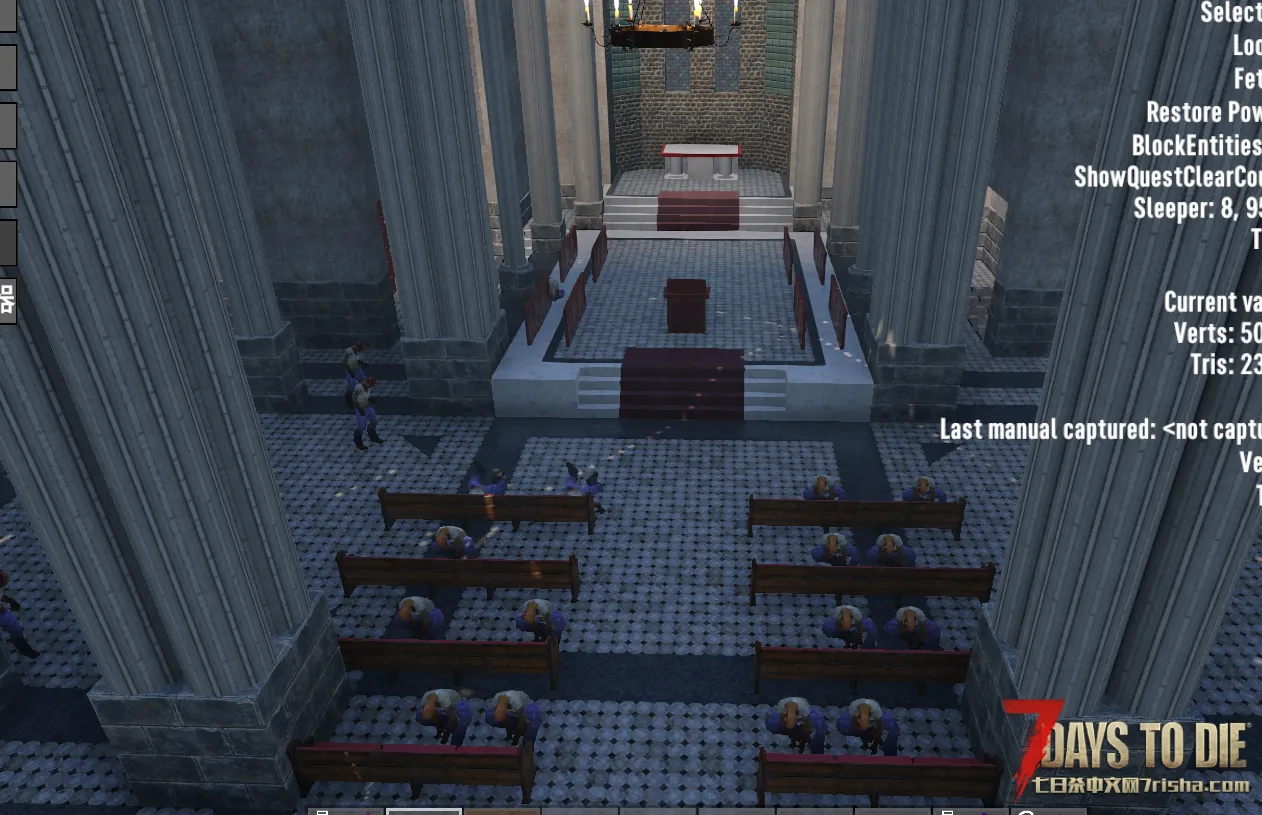Screen dimensions: 1262x815
Task: Click the left-edge button with white glyph
Action: (8, 299)
